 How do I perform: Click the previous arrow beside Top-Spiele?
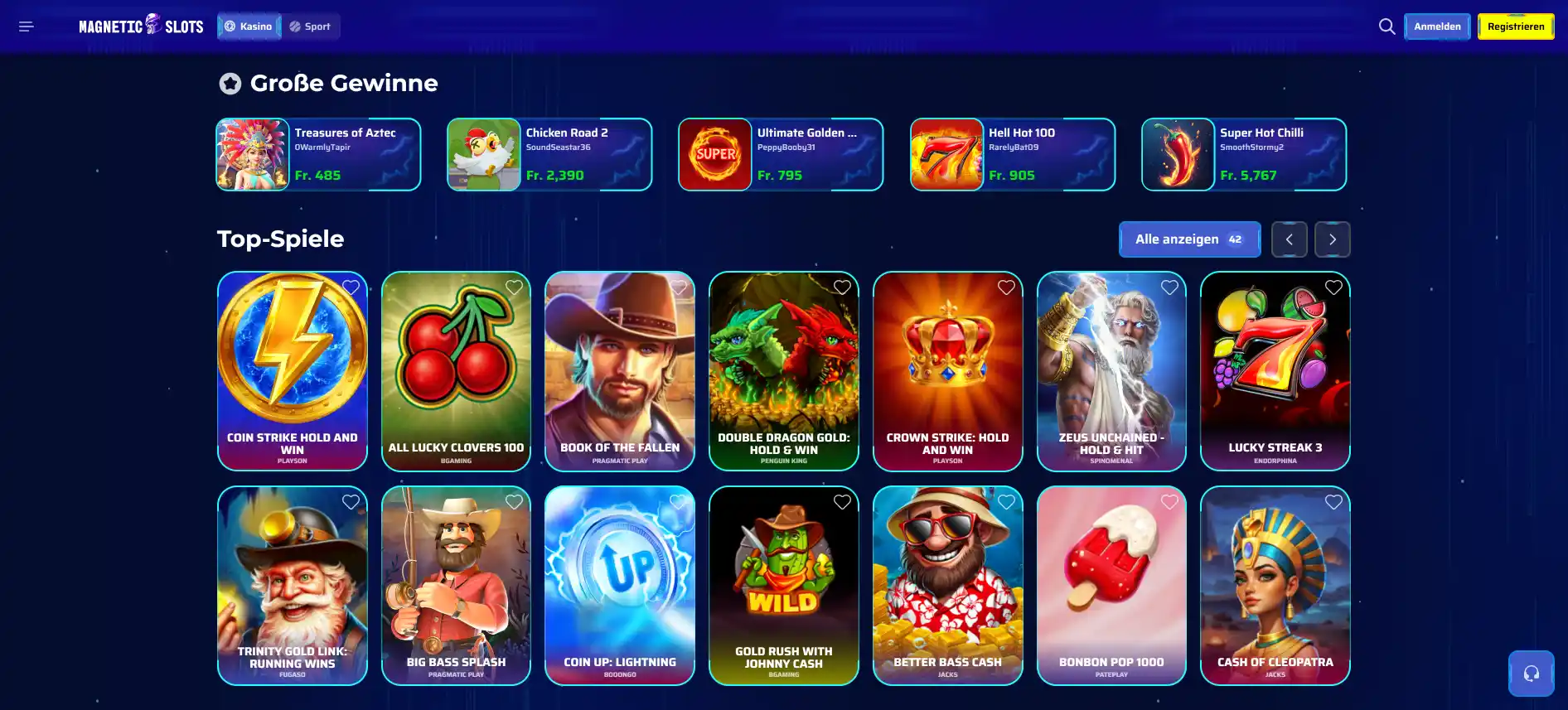(1290, 239)
